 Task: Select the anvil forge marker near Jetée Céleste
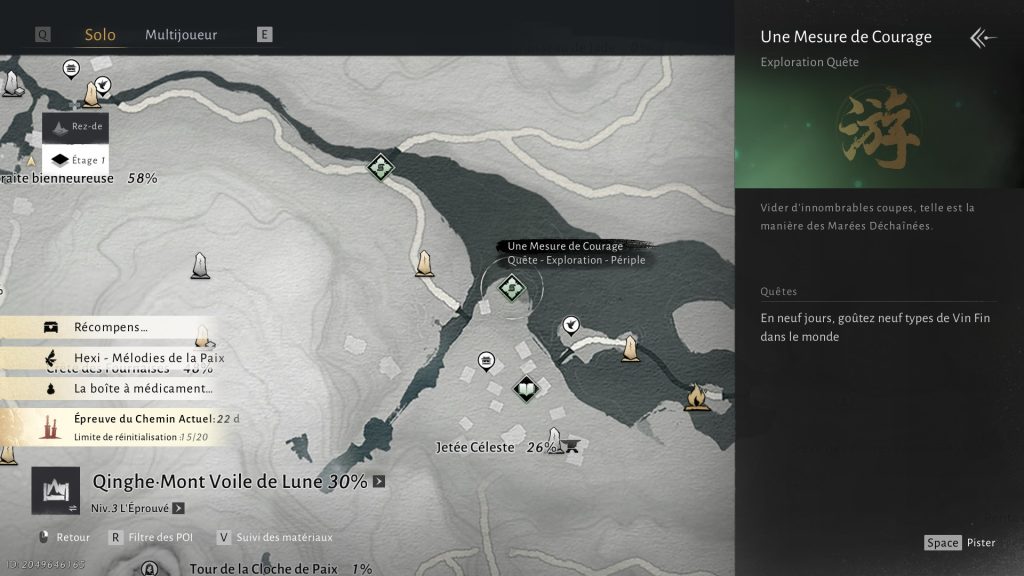click(x=573, y=446)
